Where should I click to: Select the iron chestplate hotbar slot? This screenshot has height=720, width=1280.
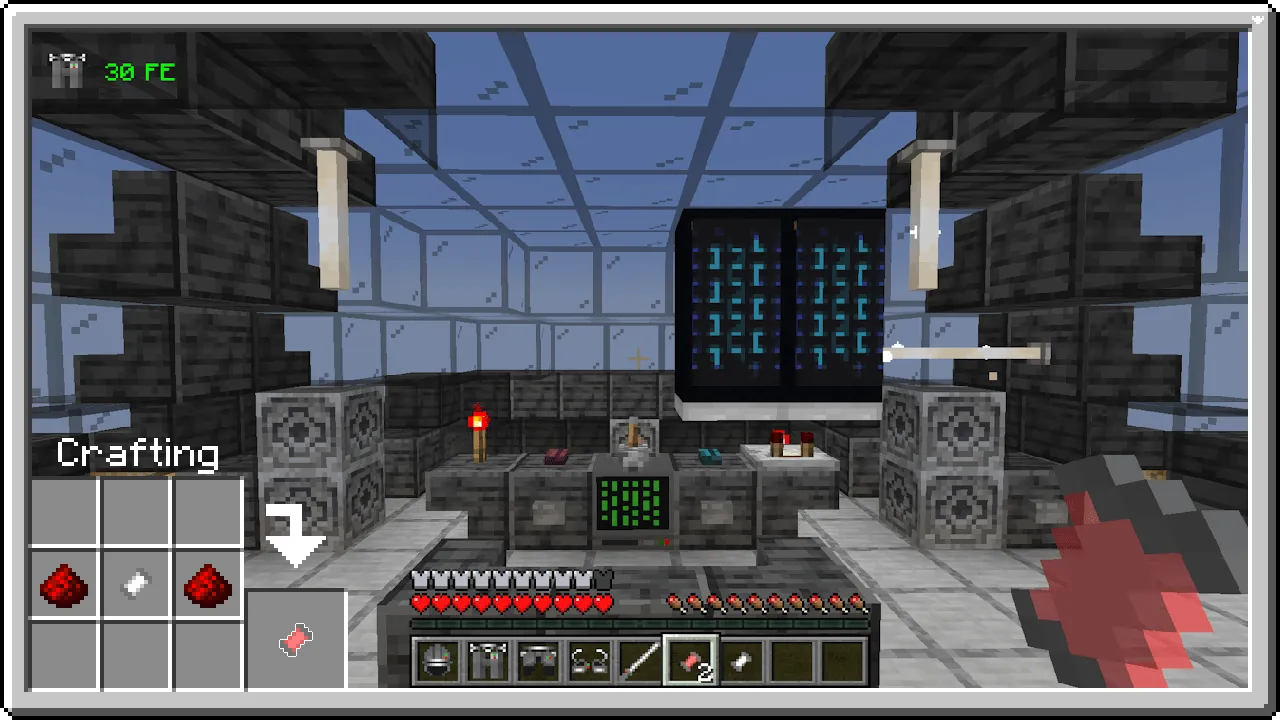(488, 661)
